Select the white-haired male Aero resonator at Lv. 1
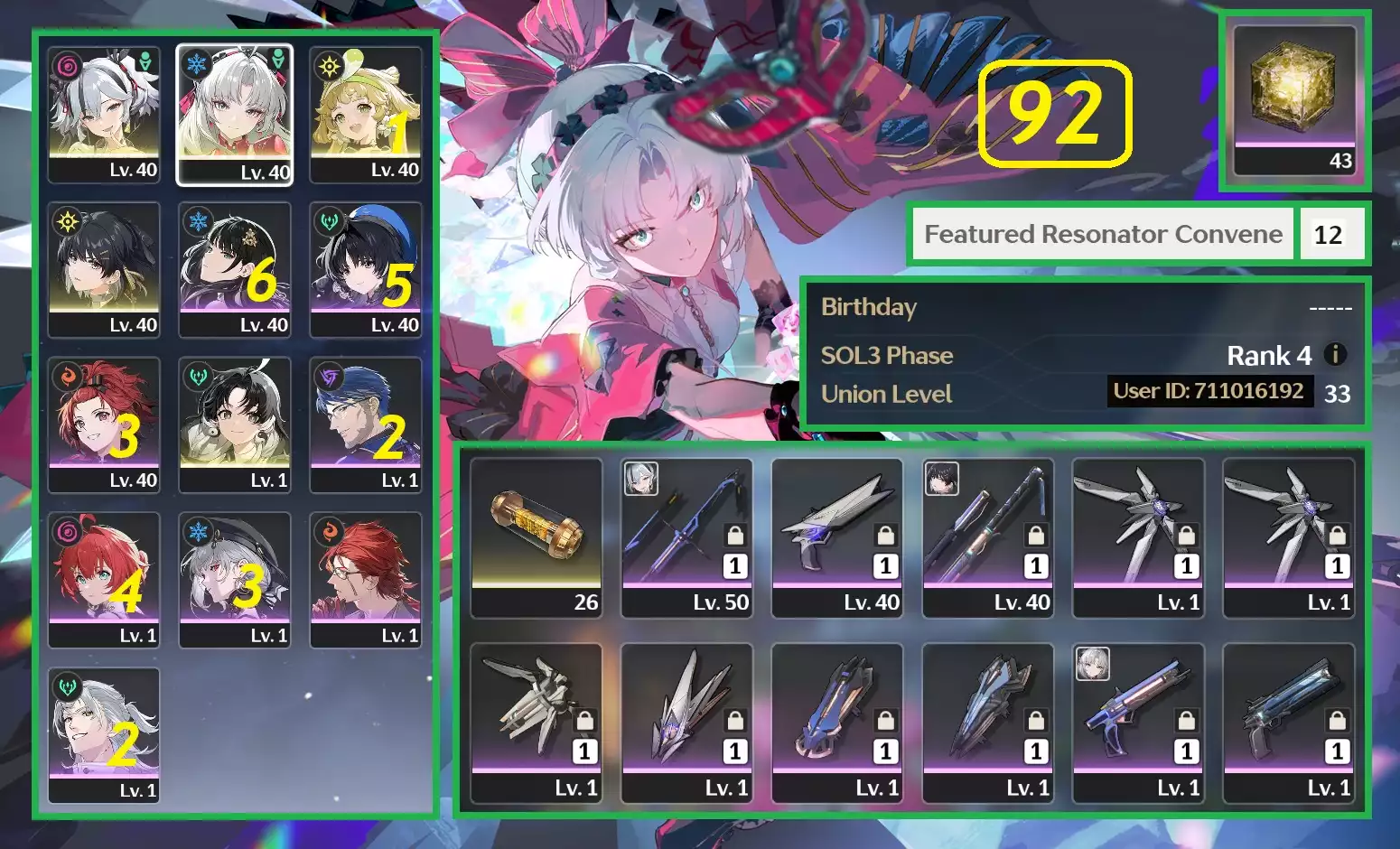Viewport: 1400px width, 849px height. tap(104, 736)
